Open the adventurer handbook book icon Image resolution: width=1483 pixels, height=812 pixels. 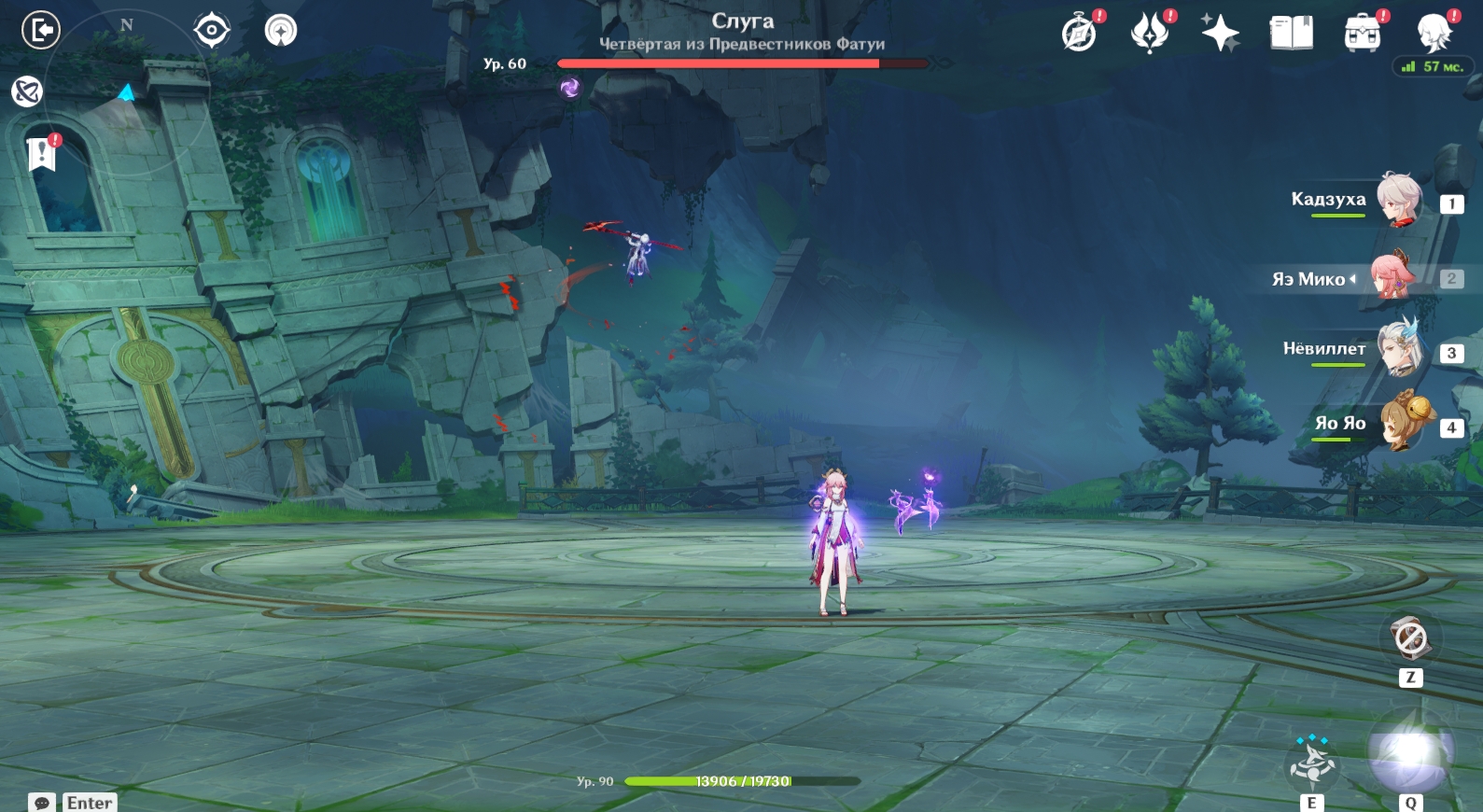coord(1291,34)
